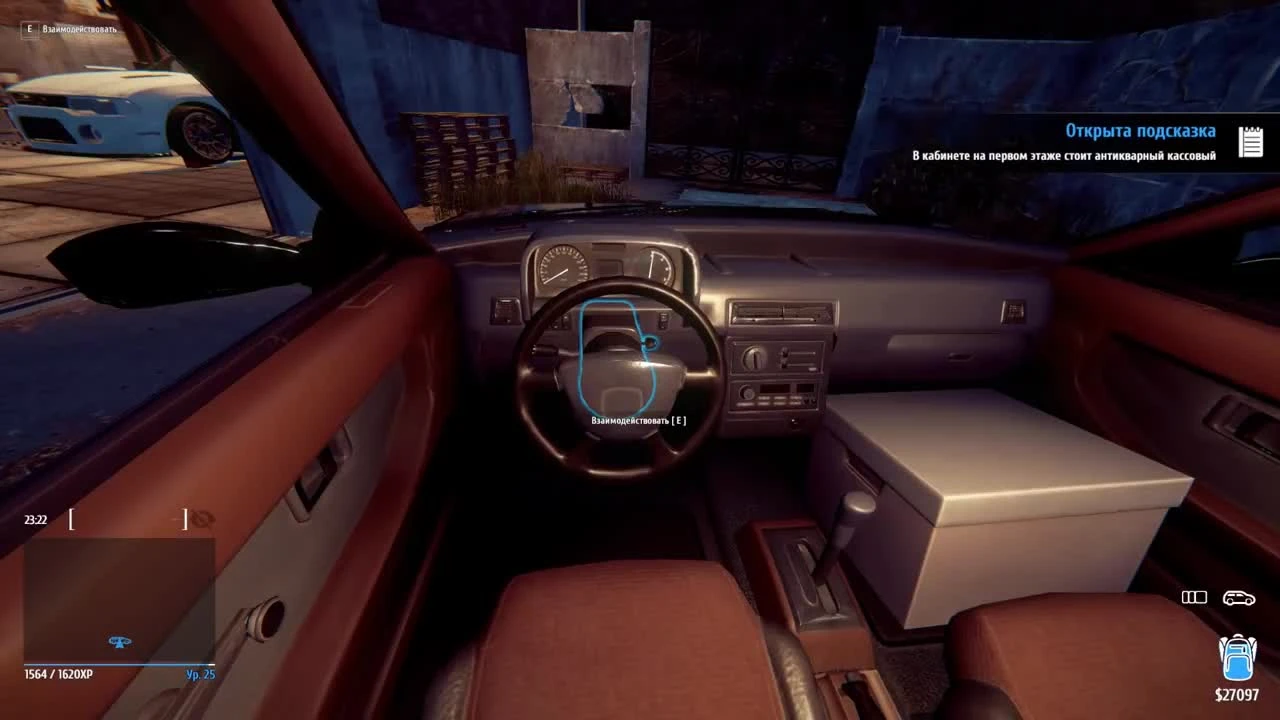The height and width of the screenshot is (720, 1280).
Task: Toggle the hint panel via 'Открыта подсказка' header
Action: point(1140,130)
